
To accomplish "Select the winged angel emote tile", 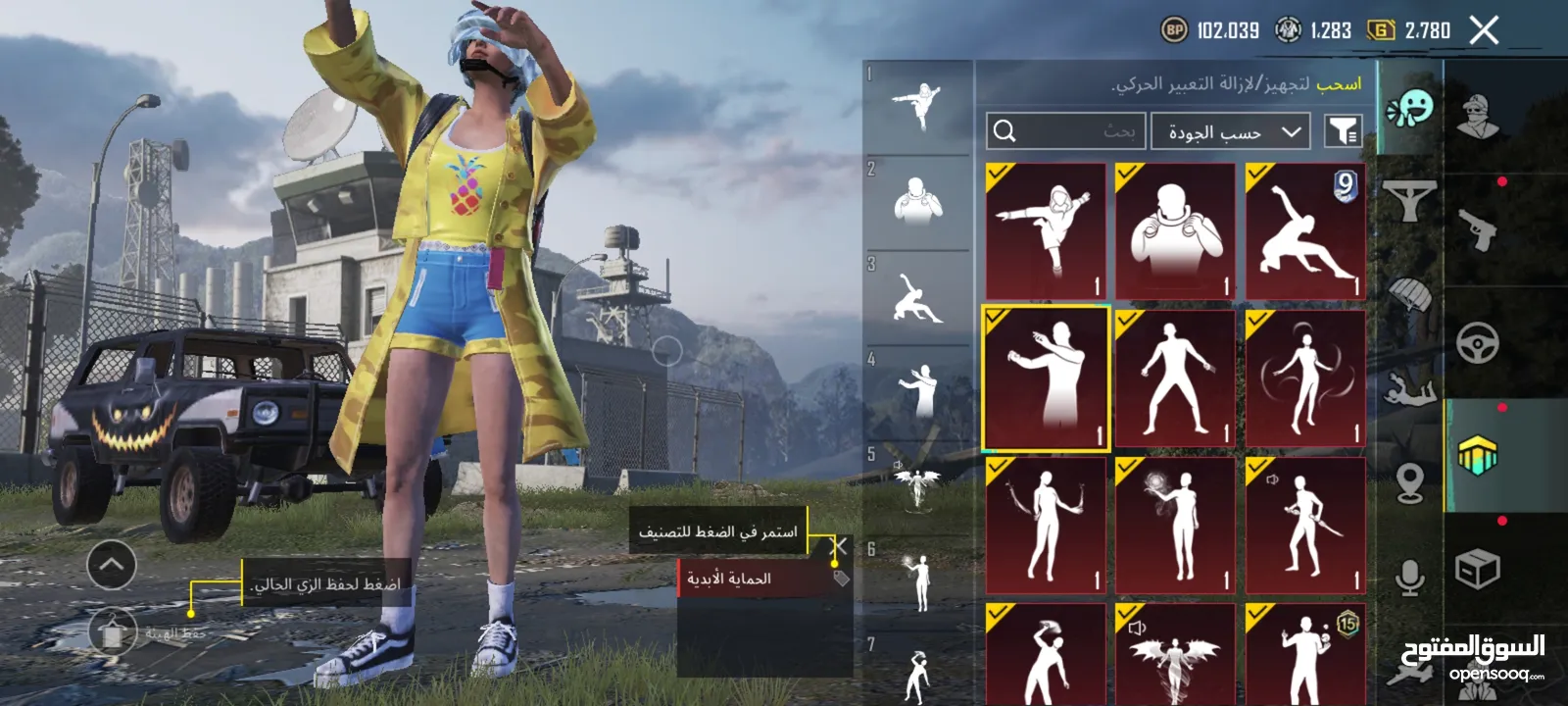I will coord(1175,655).
